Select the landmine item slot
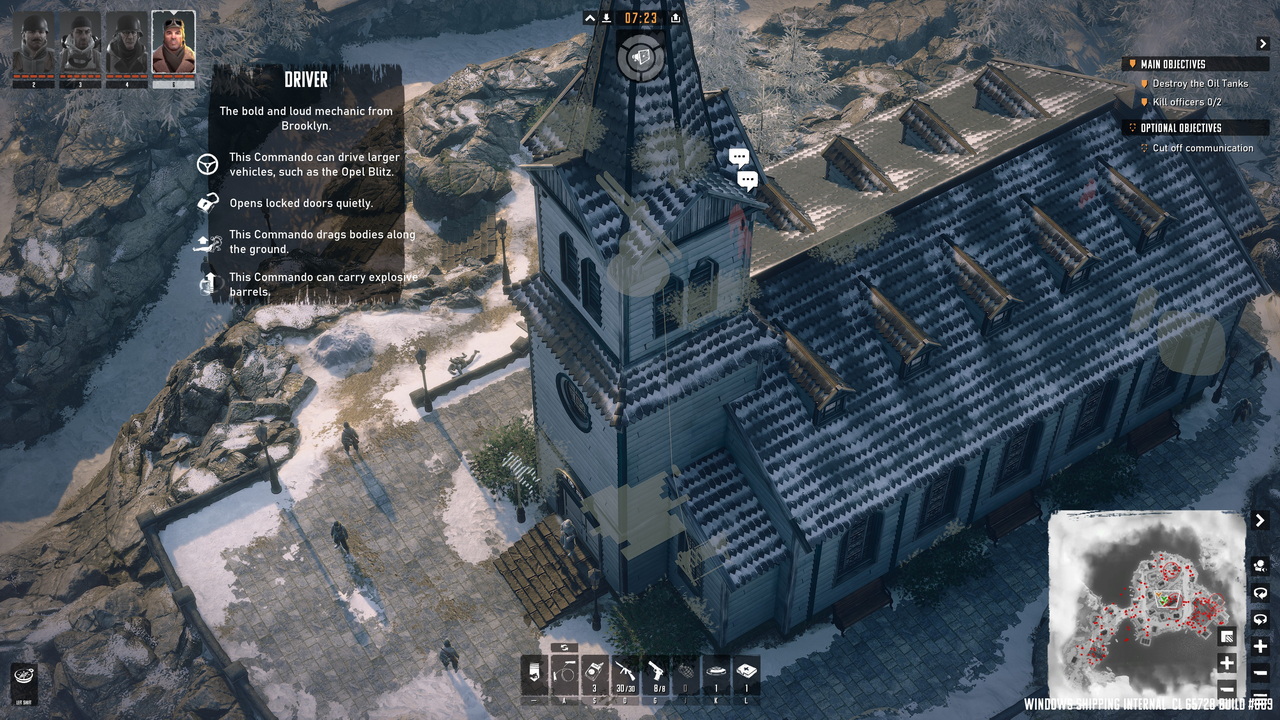Image resolution: width=1280 pixels, height=720 pixels. pyautogui.click(x=716, y=675)
